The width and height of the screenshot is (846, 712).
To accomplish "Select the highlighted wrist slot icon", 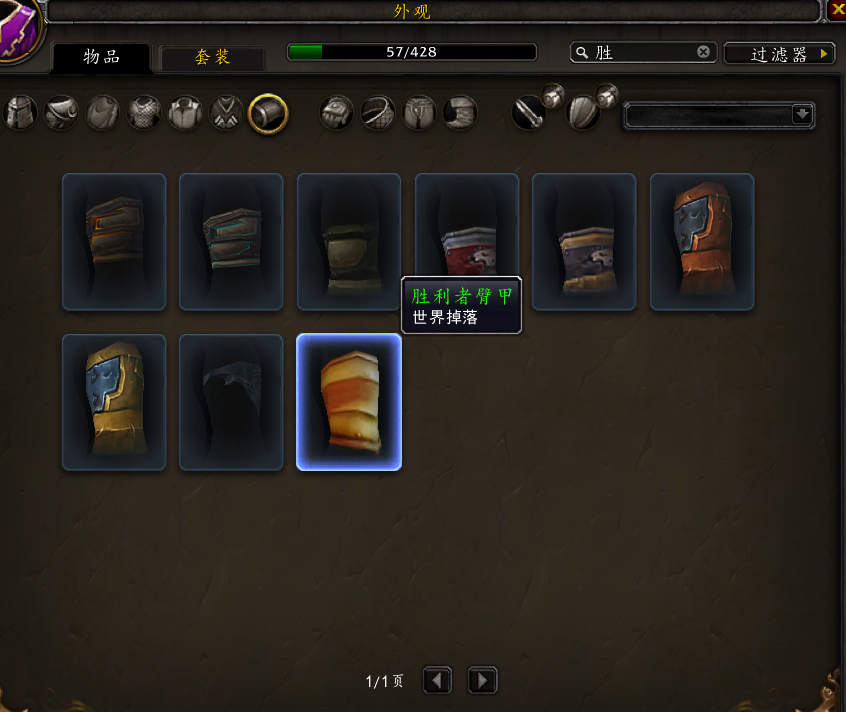I will (268, 113).
